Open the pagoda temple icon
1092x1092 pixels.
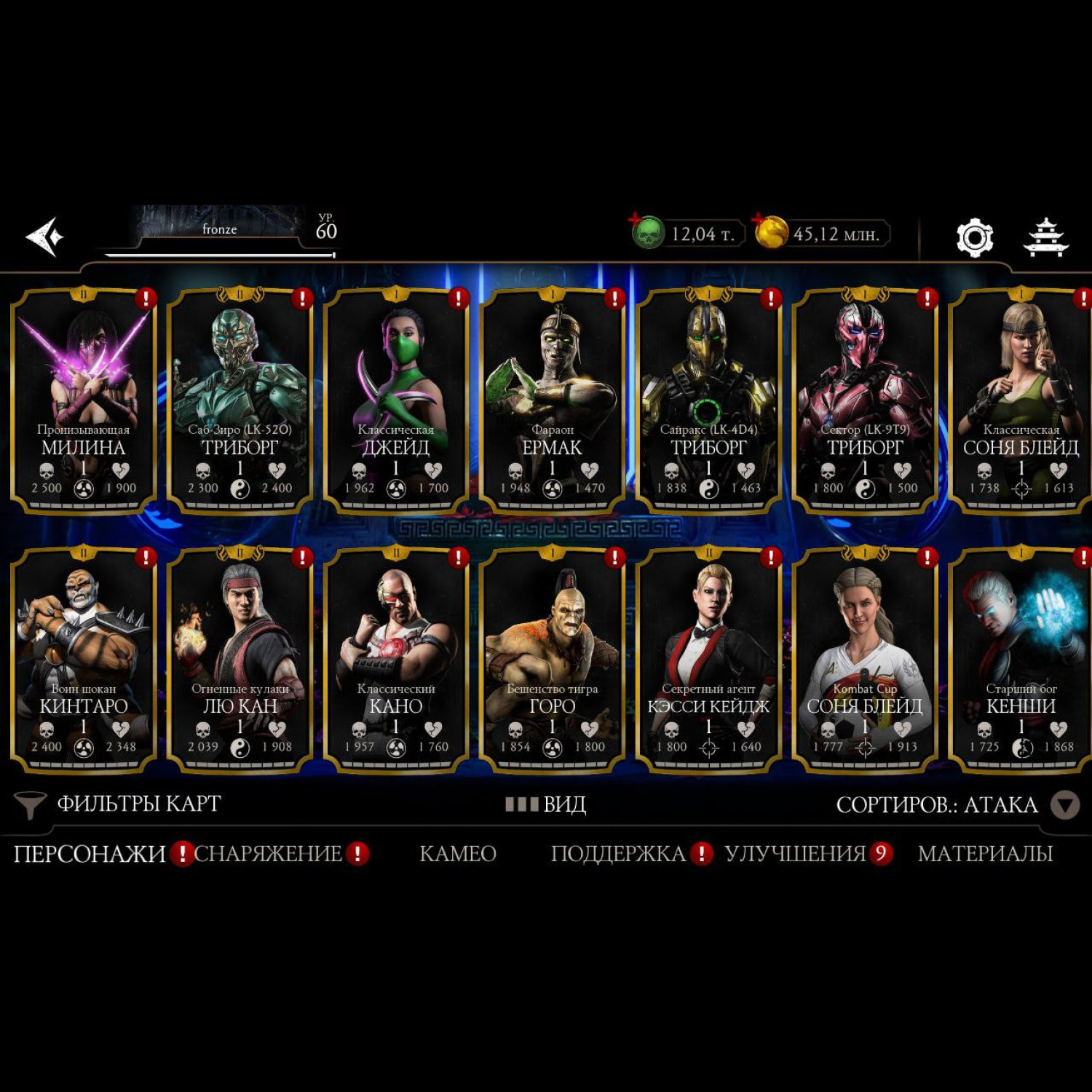pos(1045,237)
